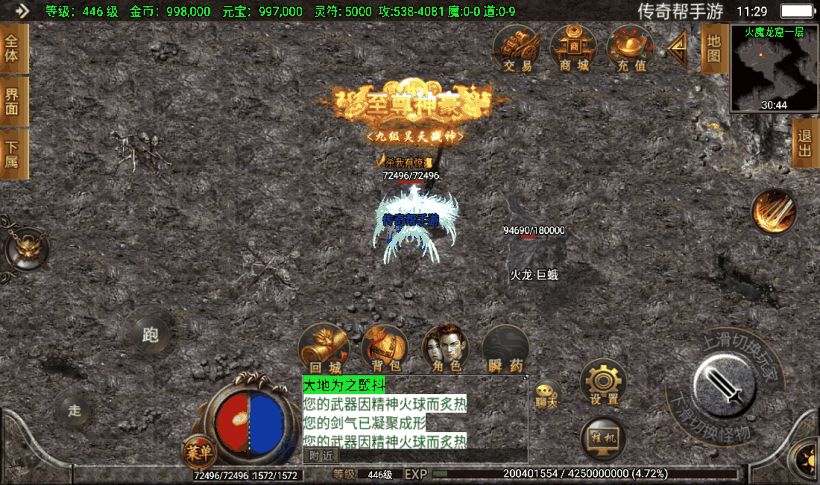This screenshot has height=485, width=820.
Task: Open the 设置 settings gear
Action: tap(604, 383)
